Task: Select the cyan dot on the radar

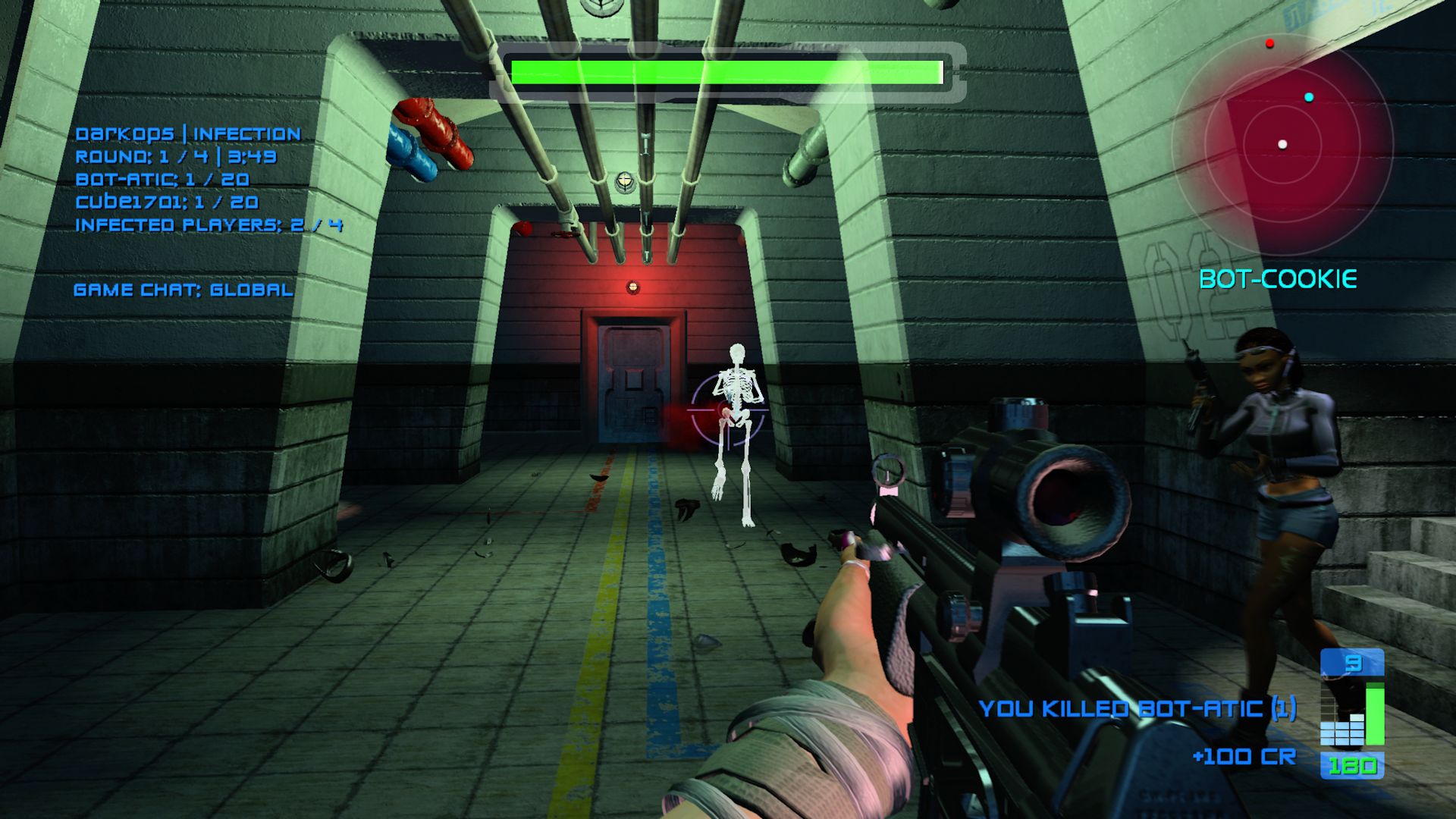Action: pyautogui.click(x=1309, y=97)
